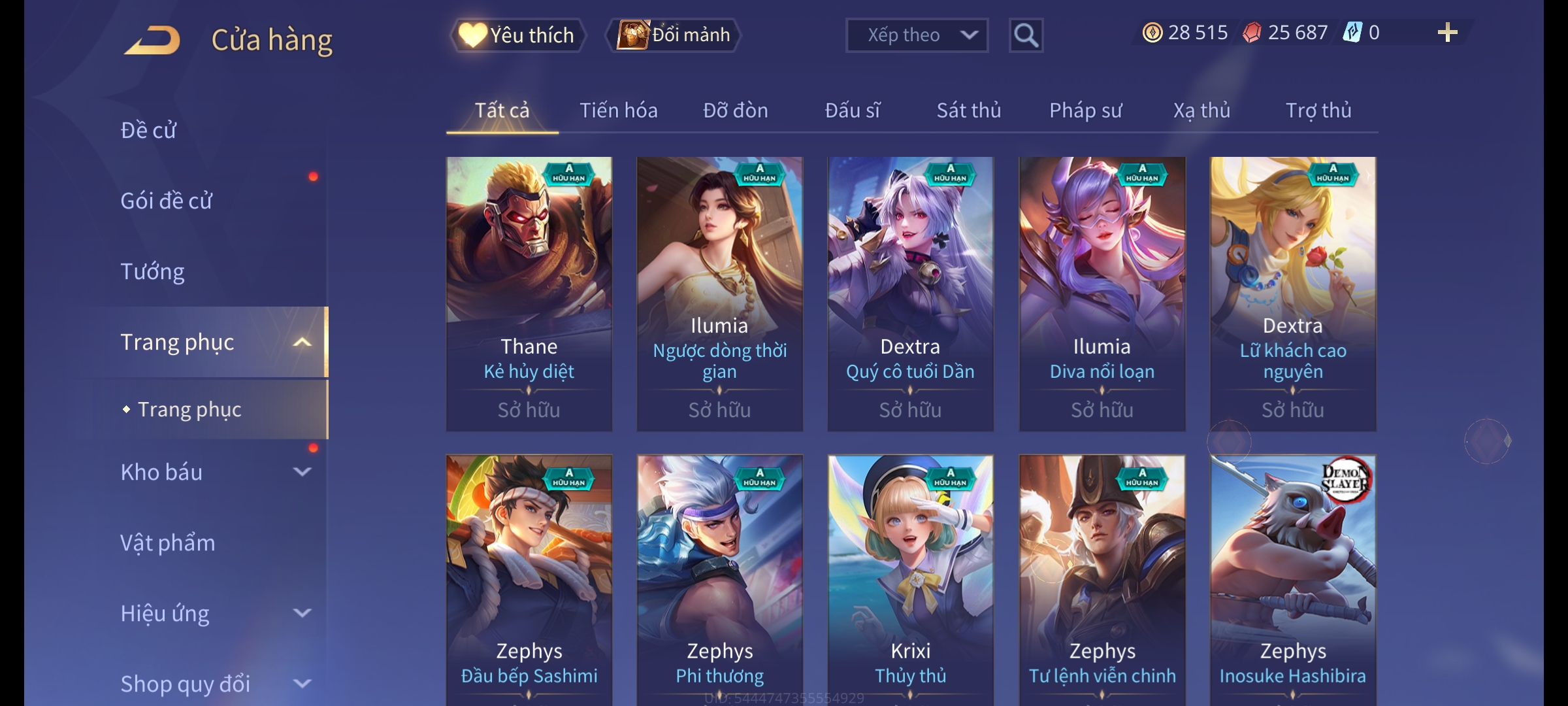This screenshot has height=706, width=1568.
Task: Open Đổi mảnh fragment exchange
Action: 674,35
